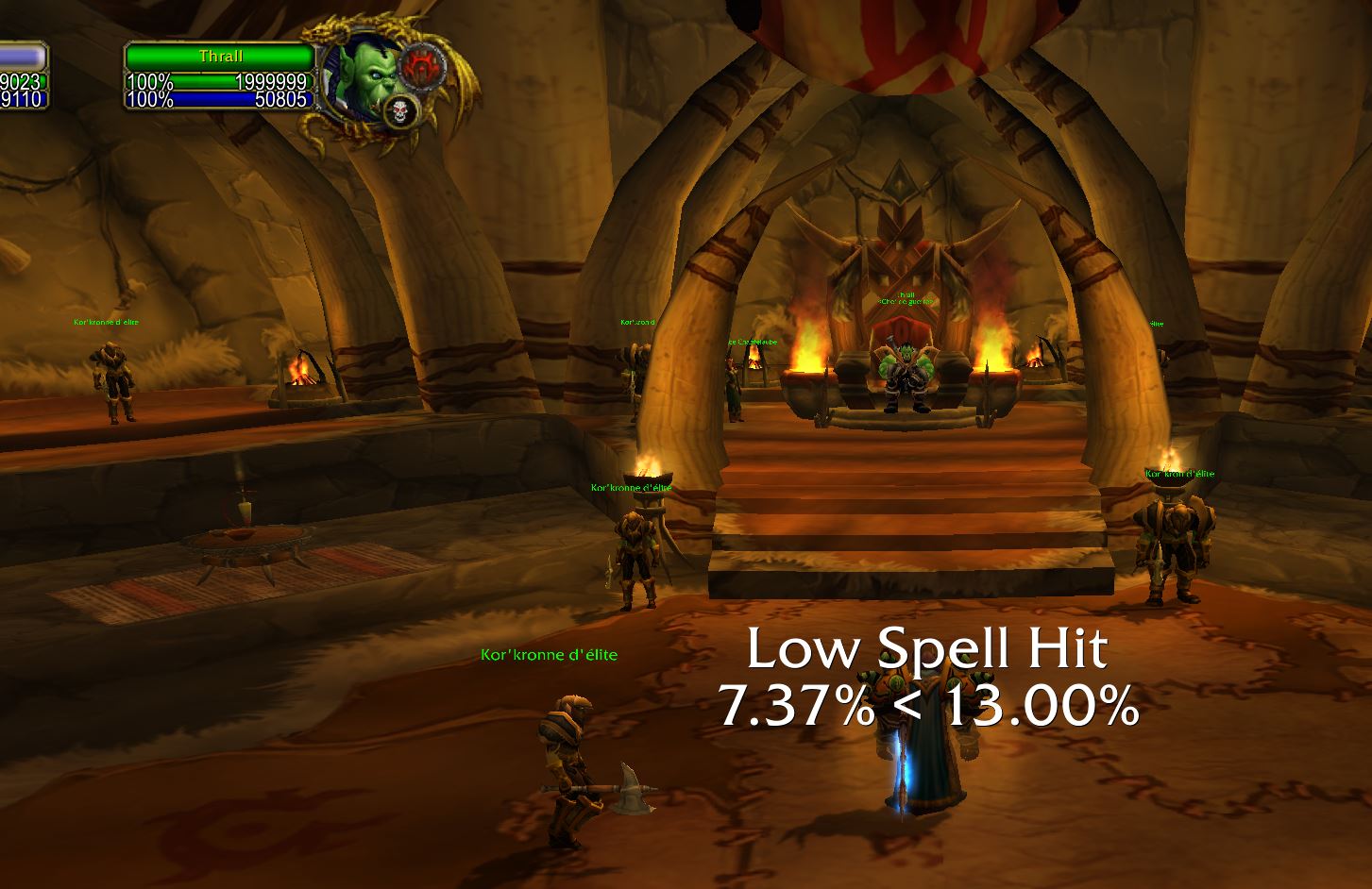This screenshot has width=1372, height=889.
Task: Click Thrall's target portrait
Action: point(365,77)
